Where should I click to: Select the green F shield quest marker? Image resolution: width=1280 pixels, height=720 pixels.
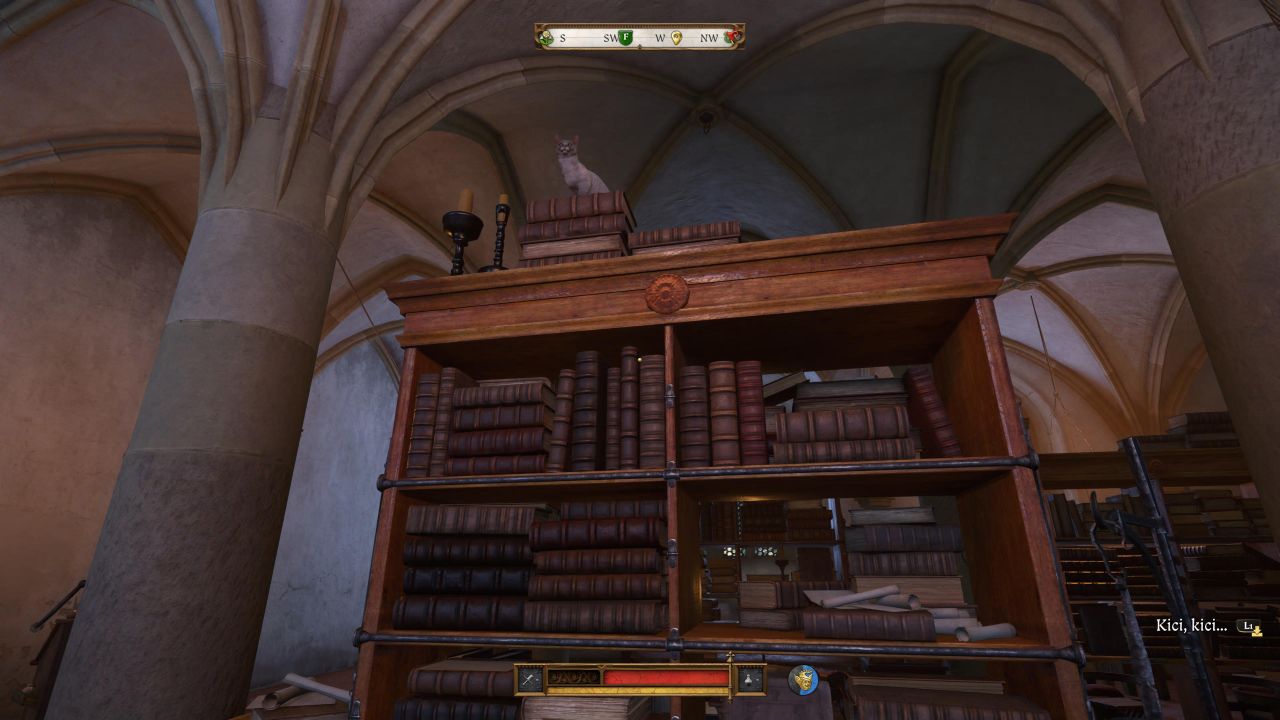pos(626,38)
